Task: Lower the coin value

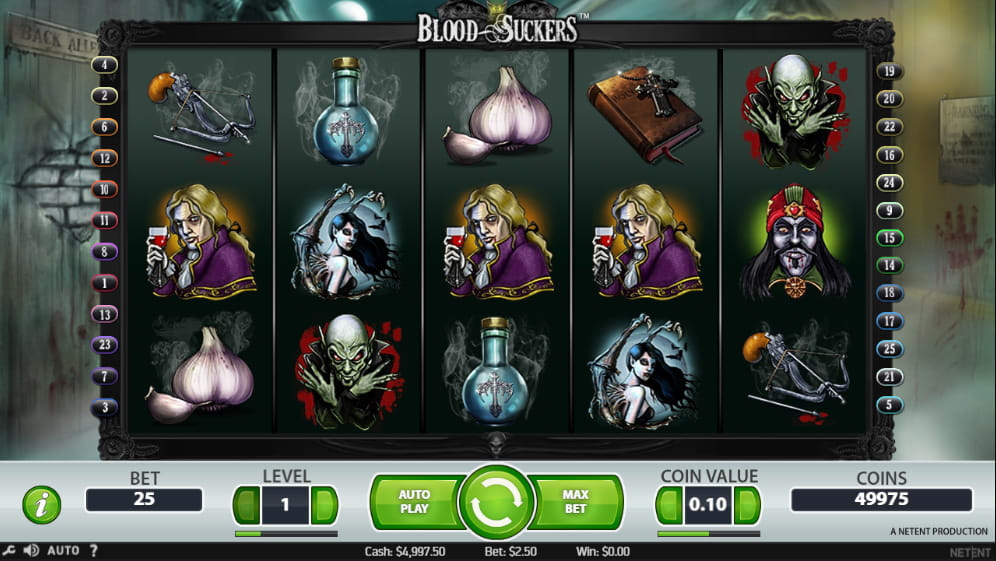Action: tap(669, 505)
